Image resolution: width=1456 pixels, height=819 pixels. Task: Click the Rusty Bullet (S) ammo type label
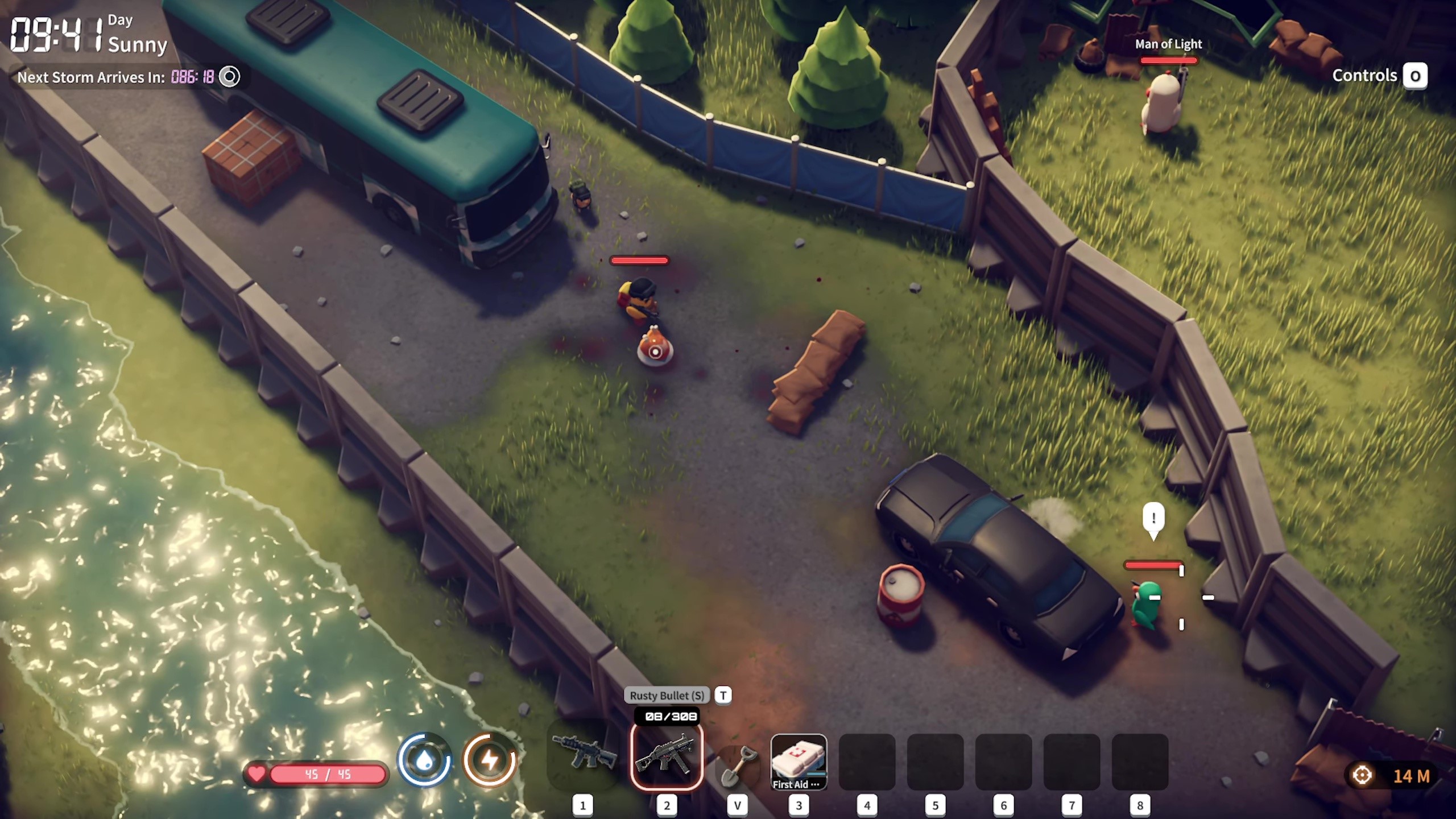tap(667, 695)
